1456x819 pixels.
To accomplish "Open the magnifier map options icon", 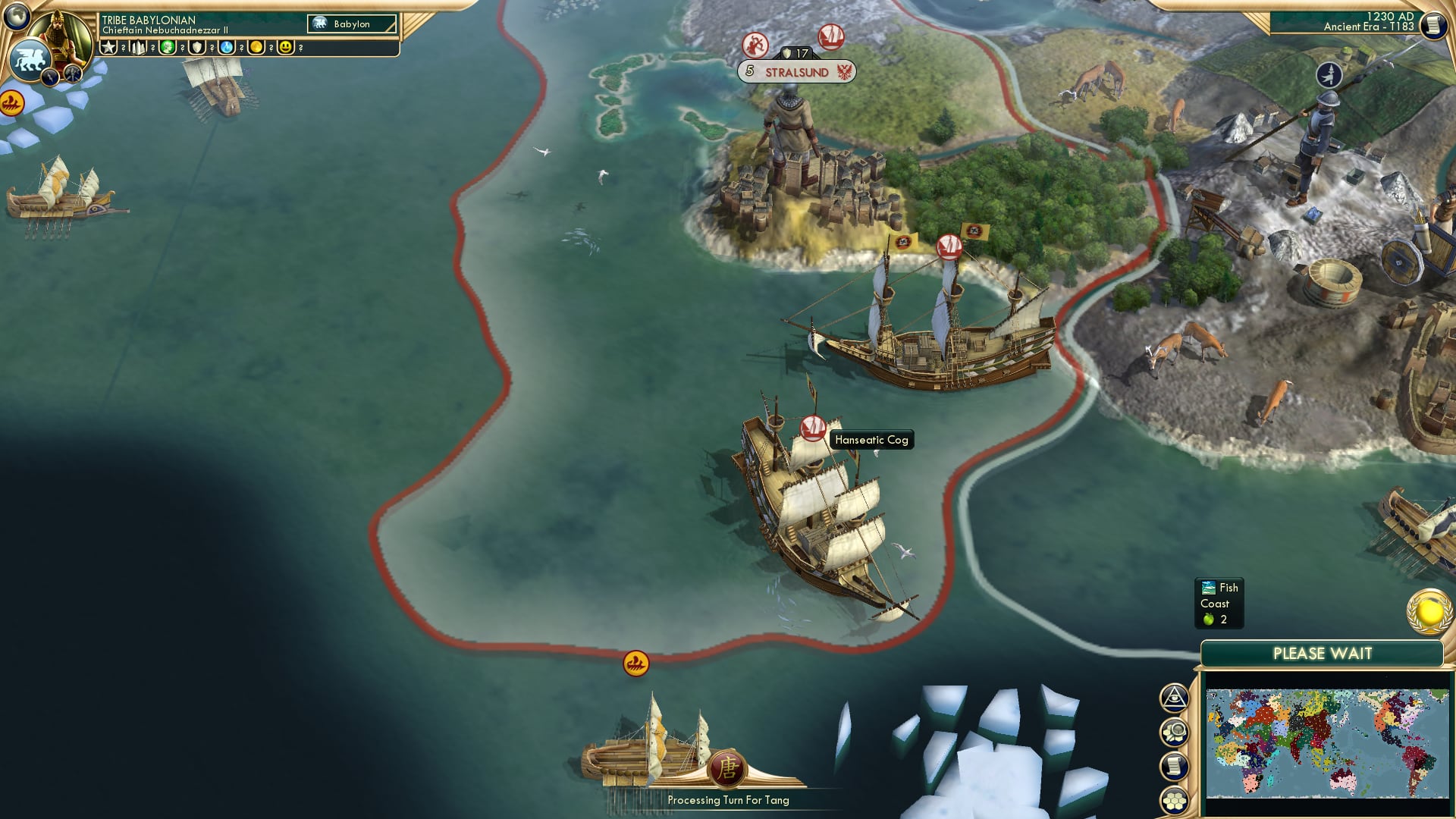I will coord(1174,733).
